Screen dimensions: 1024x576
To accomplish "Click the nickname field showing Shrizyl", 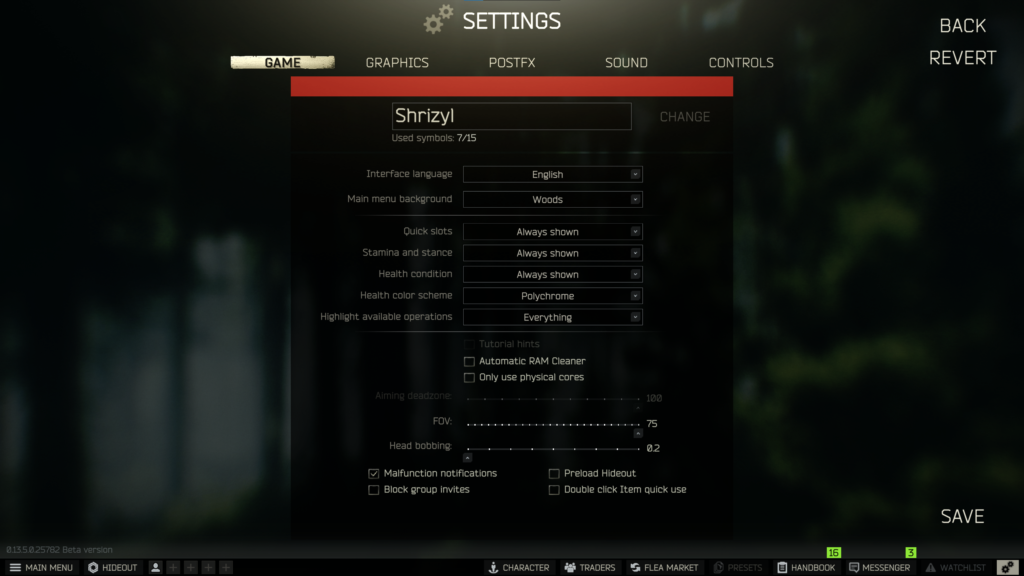I will click(511, 116).
